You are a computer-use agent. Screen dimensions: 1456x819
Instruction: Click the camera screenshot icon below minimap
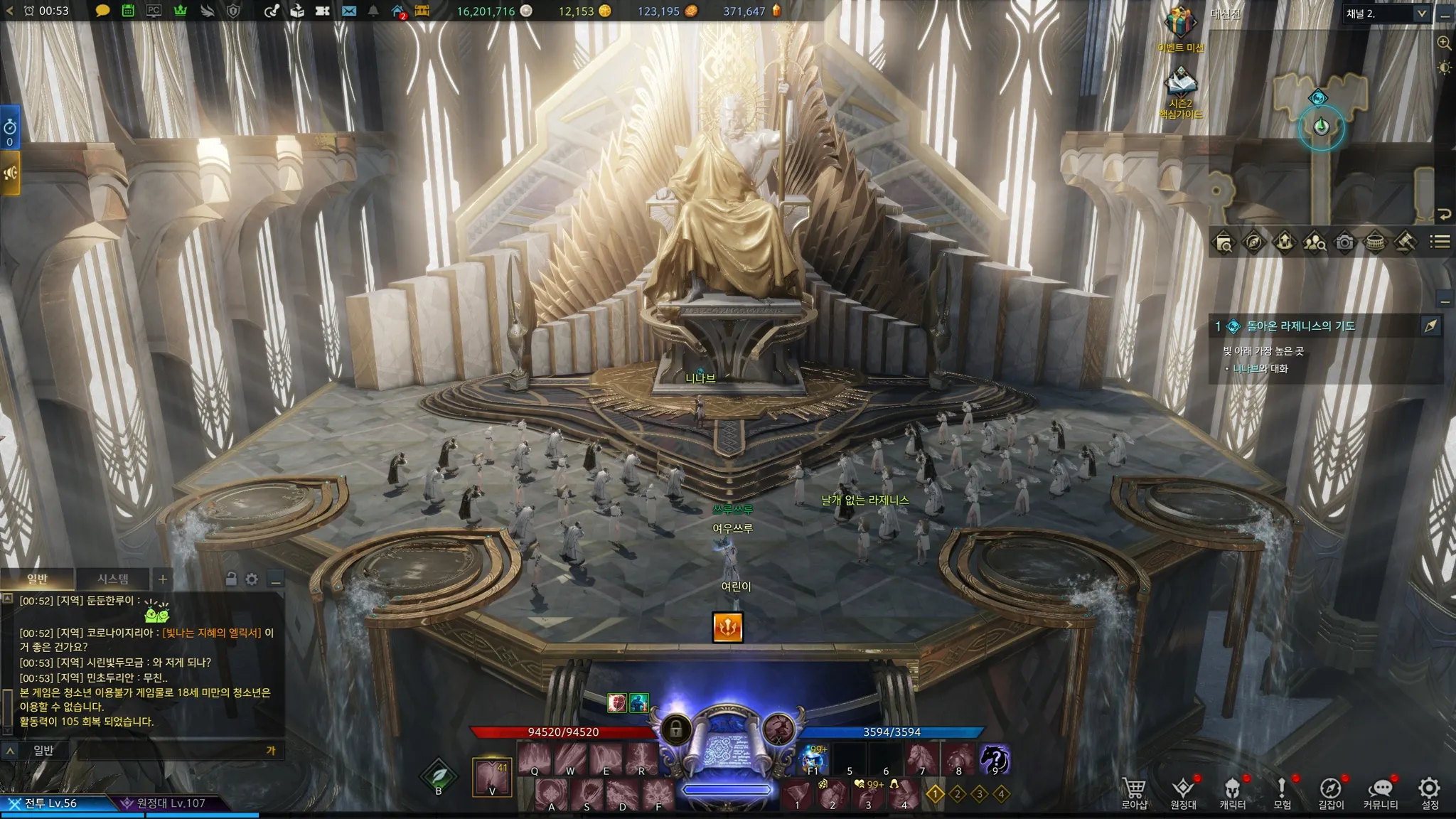[1344, 242]
